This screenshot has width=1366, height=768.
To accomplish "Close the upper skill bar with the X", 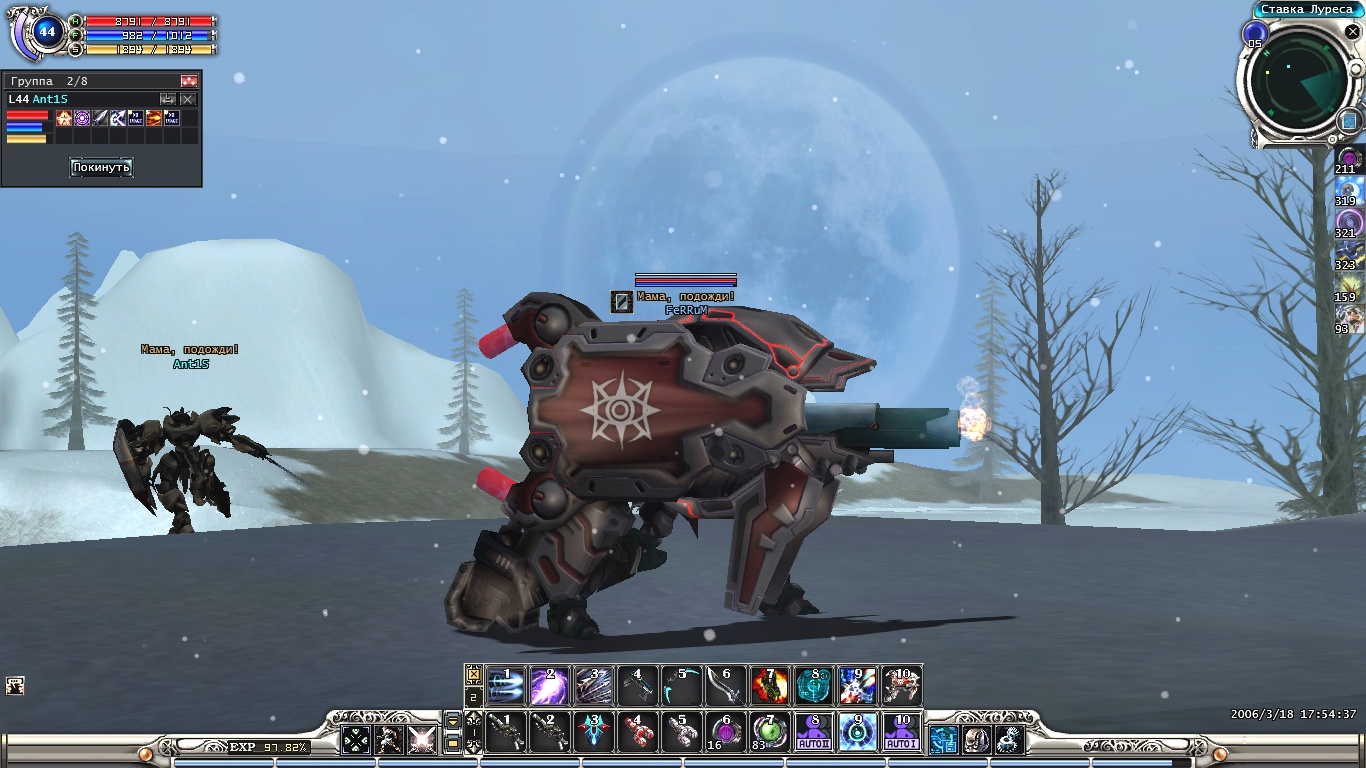I will [x=473, y=675].
